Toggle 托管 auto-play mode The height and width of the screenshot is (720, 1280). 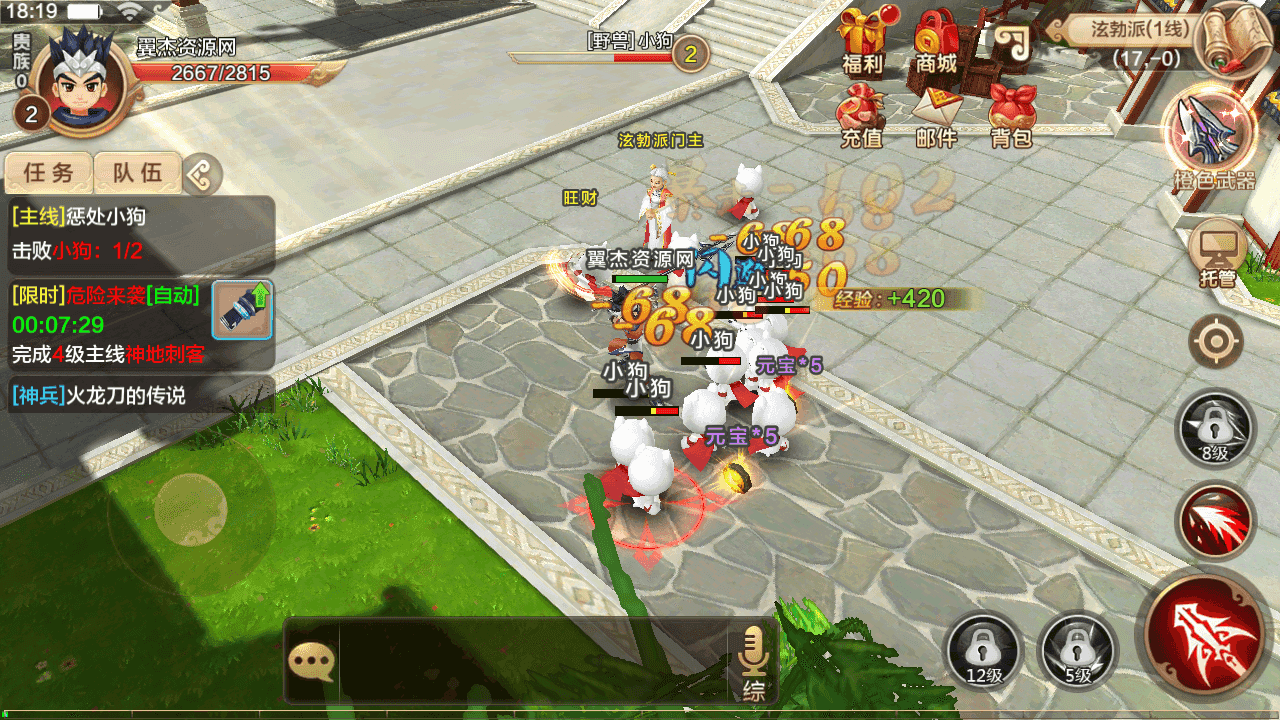(x=1217, y=252)
